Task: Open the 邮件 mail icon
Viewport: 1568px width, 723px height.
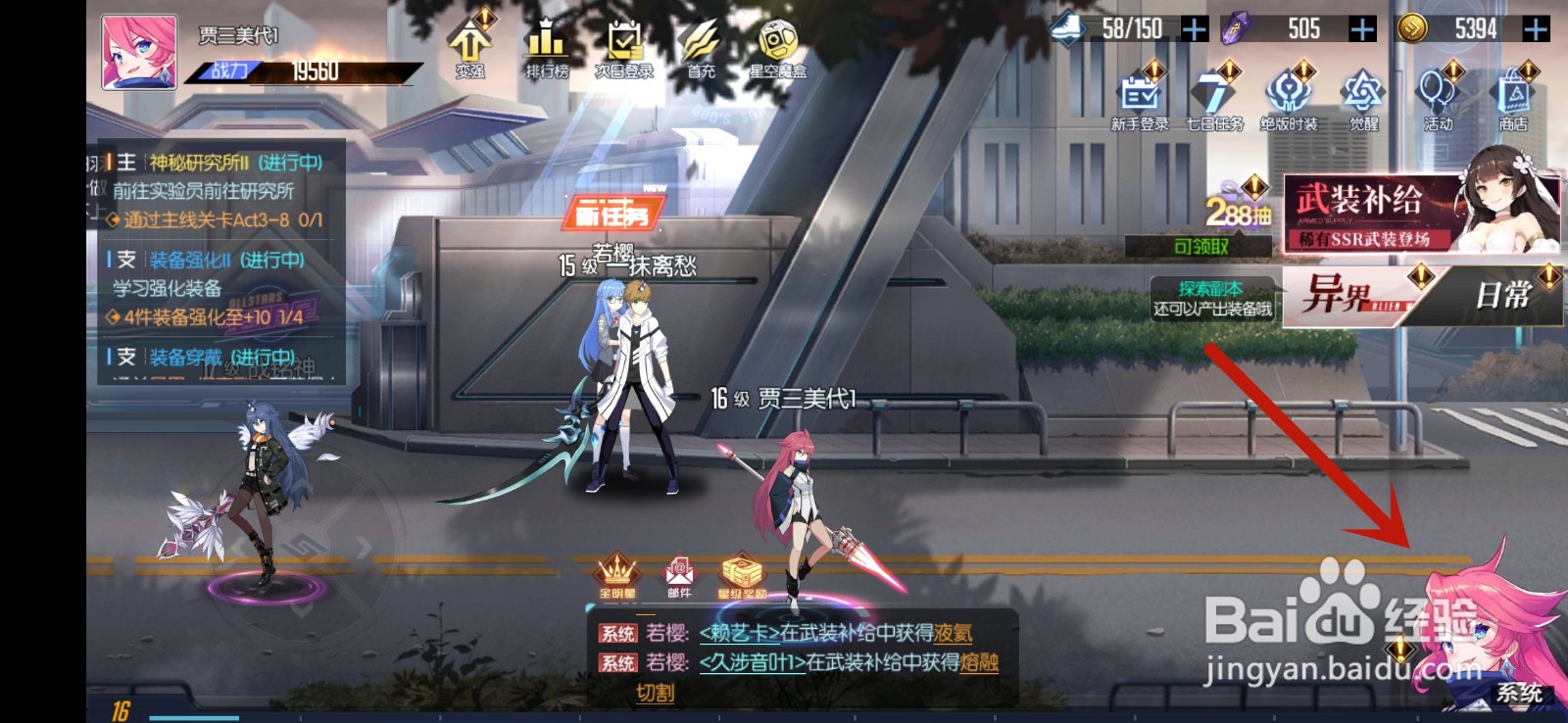Action: pos(681,573)
